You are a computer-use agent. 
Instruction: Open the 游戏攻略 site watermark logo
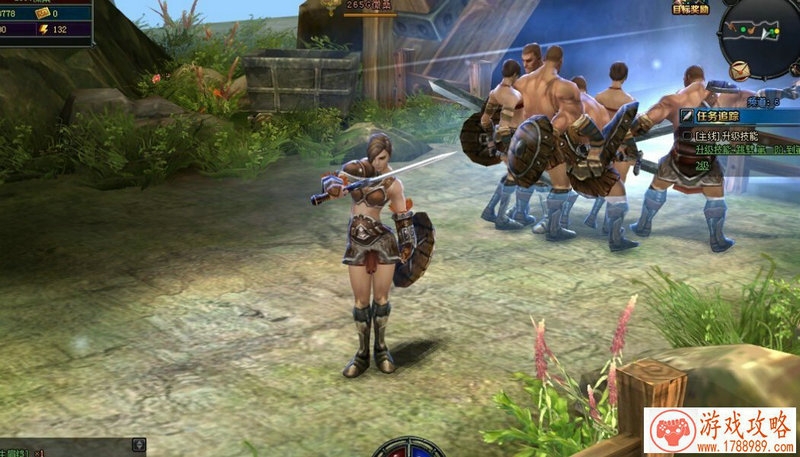[721, 432]
